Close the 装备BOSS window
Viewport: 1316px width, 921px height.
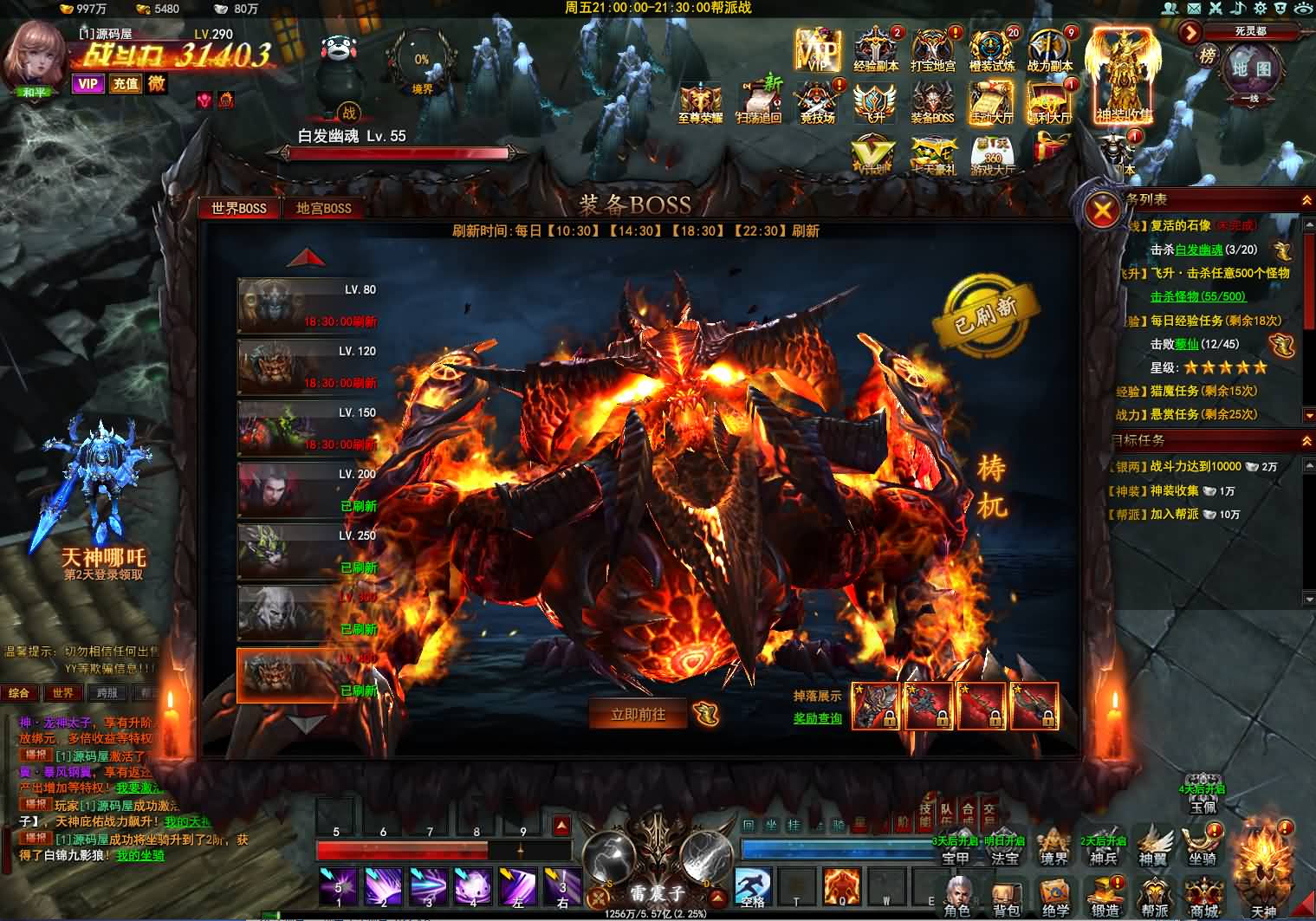click(x=1103, y=211)
